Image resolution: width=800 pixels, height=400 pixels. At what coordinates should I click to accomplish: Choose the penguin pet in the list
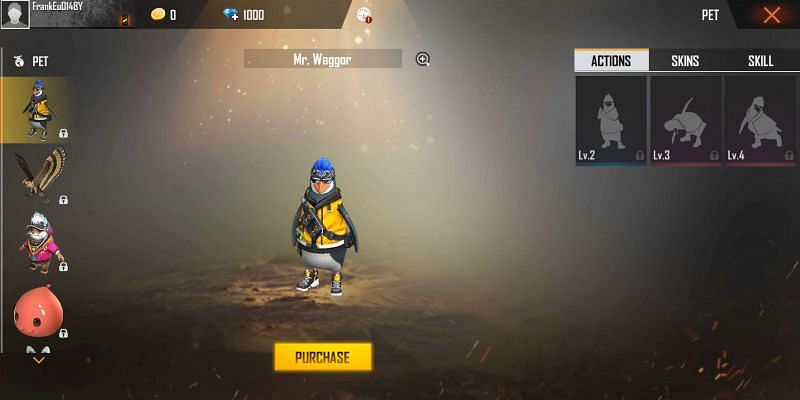(37, 109)
